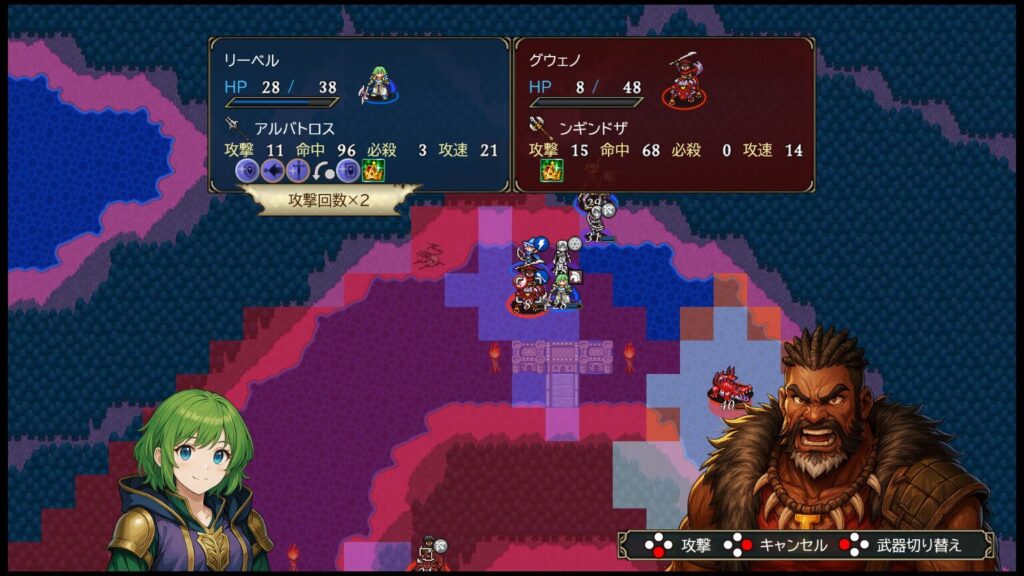
Task: Inspect the left-arrow skill icon
Action: (272, 171)
